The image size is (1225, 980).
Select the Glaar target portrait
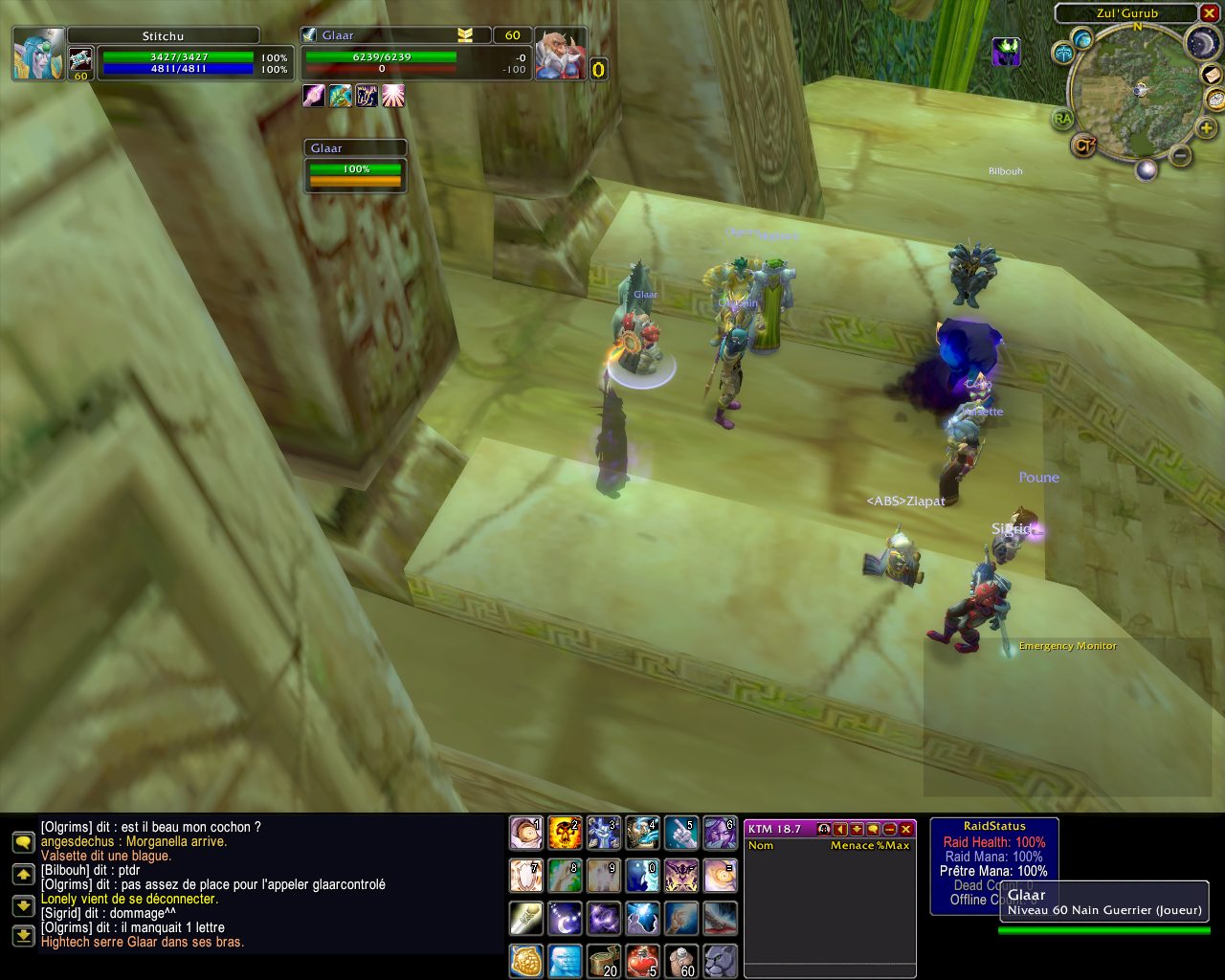point(561,54)
